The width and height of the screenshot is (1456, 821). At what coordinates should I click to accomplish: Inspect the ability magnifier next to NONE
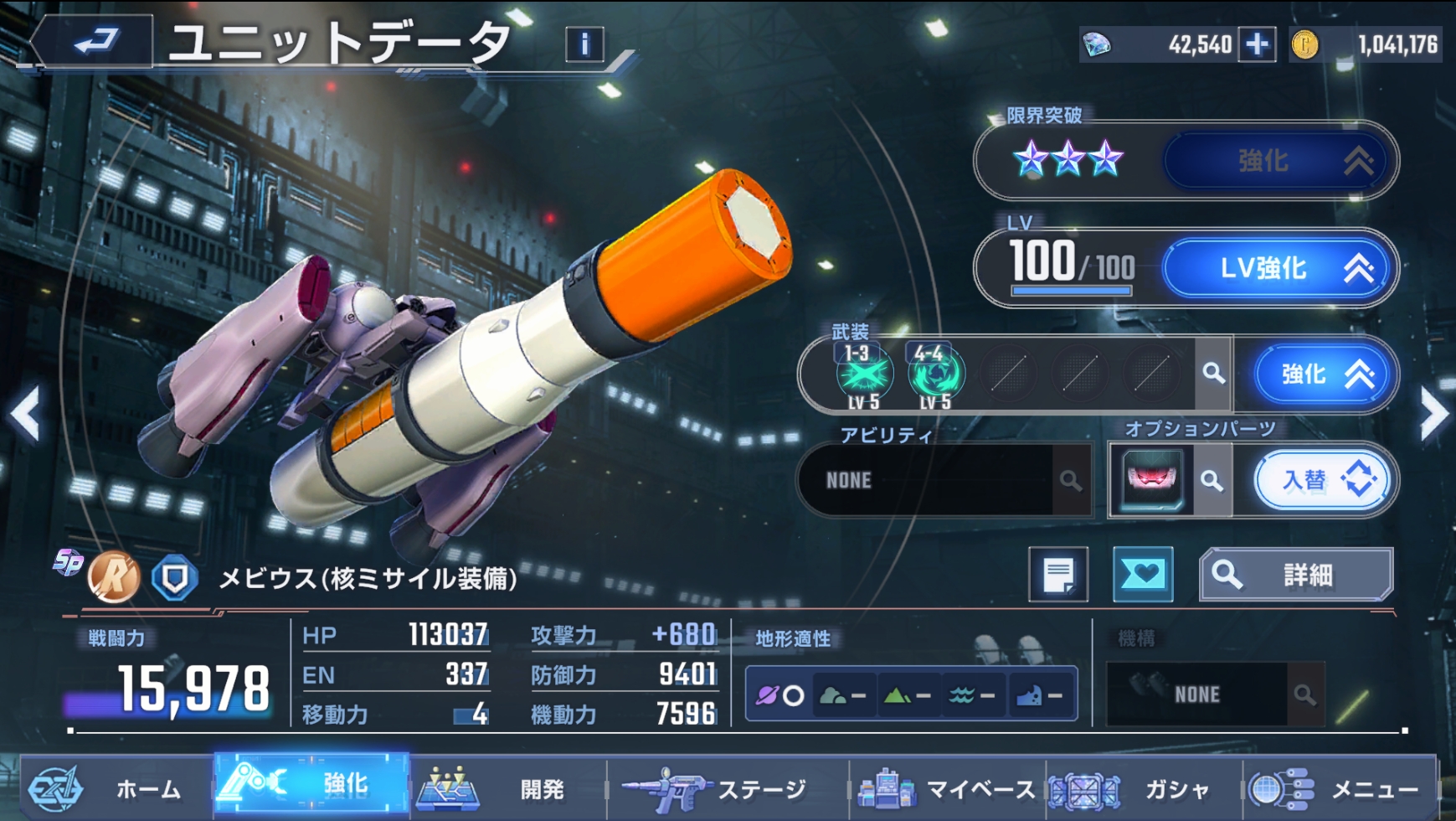pos(1070,481)
